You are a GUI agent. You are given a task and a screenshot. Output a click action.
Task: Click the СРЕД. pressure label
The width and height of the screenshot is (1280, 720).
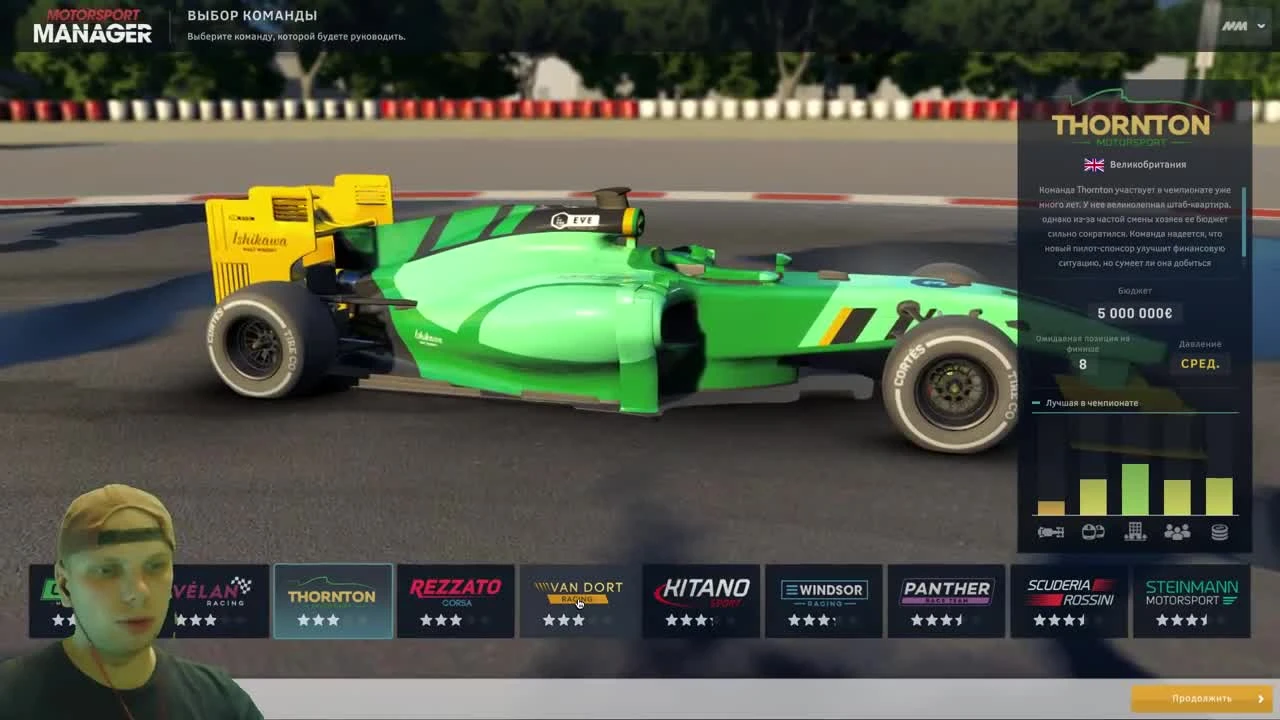(x=1198, y=364)
